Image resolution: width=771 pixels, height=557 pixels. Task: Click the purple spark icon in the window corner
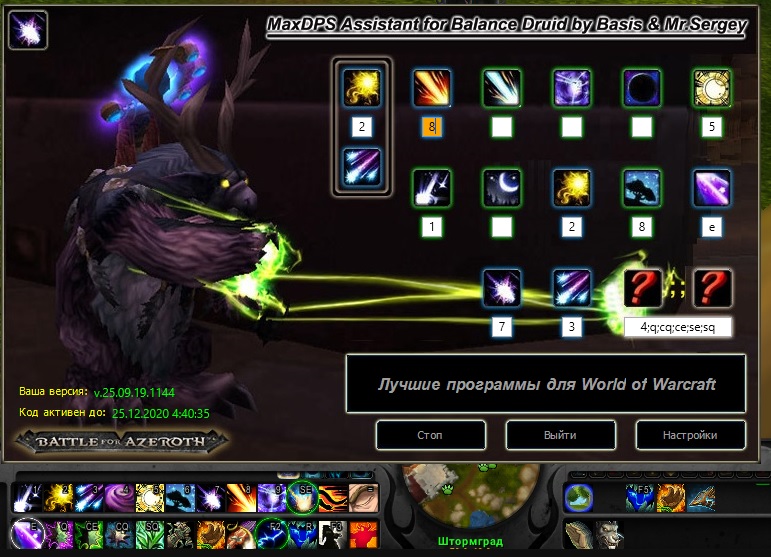coord(27,29)
